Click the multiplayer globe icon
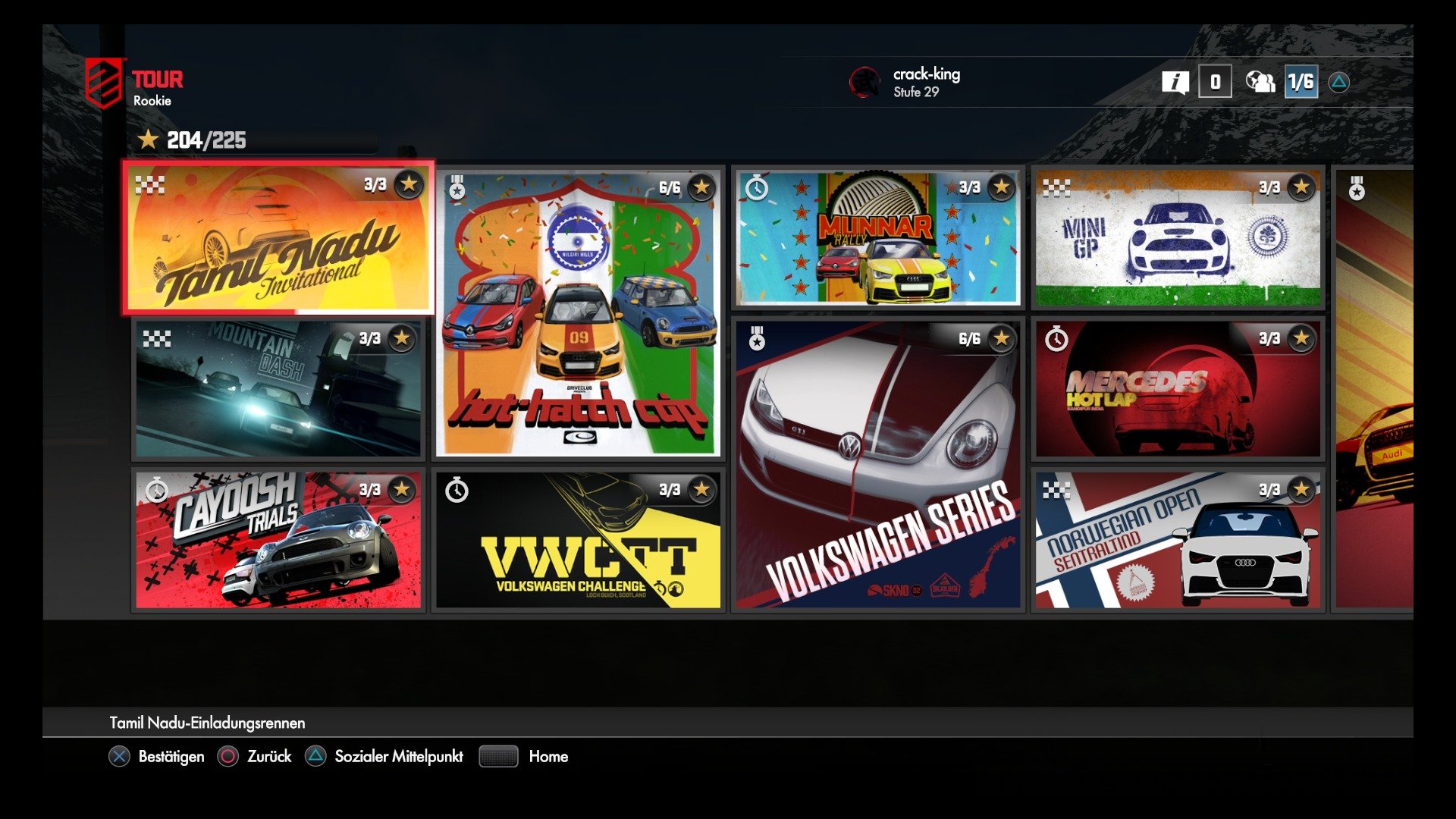 point(1259,83)
